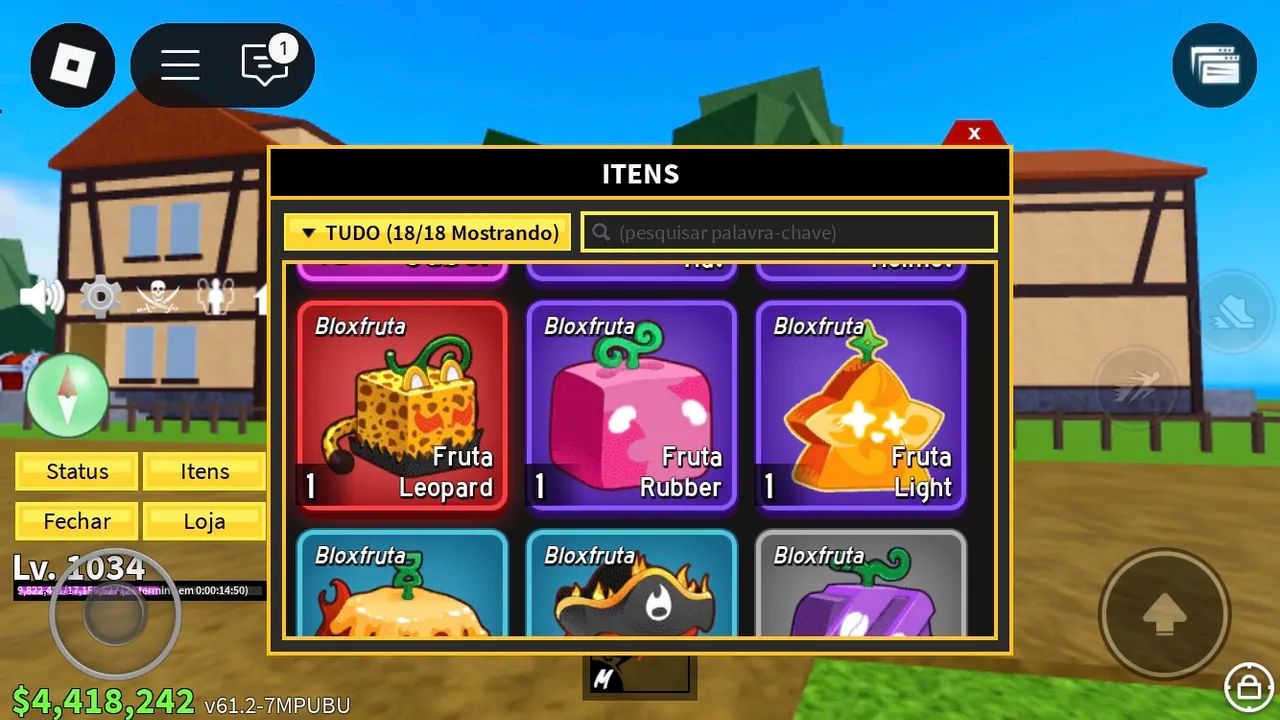Show the chat with one notification
This screenshot has height=720, width=1280.
[x=266, y=66]
